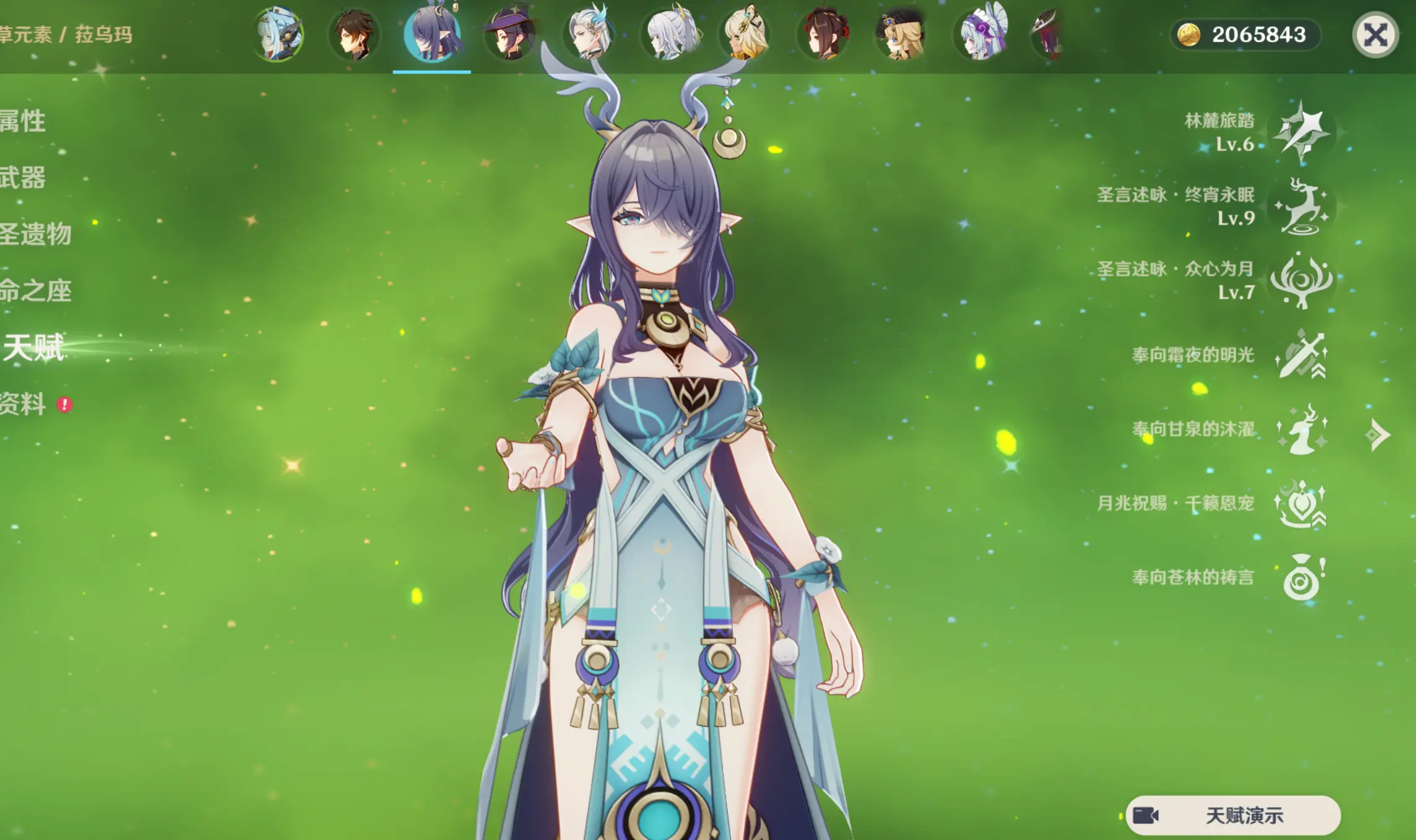Open the 奉向霜夜的明光 passive talent
1416x840 pixels.
coord(1301,355)
